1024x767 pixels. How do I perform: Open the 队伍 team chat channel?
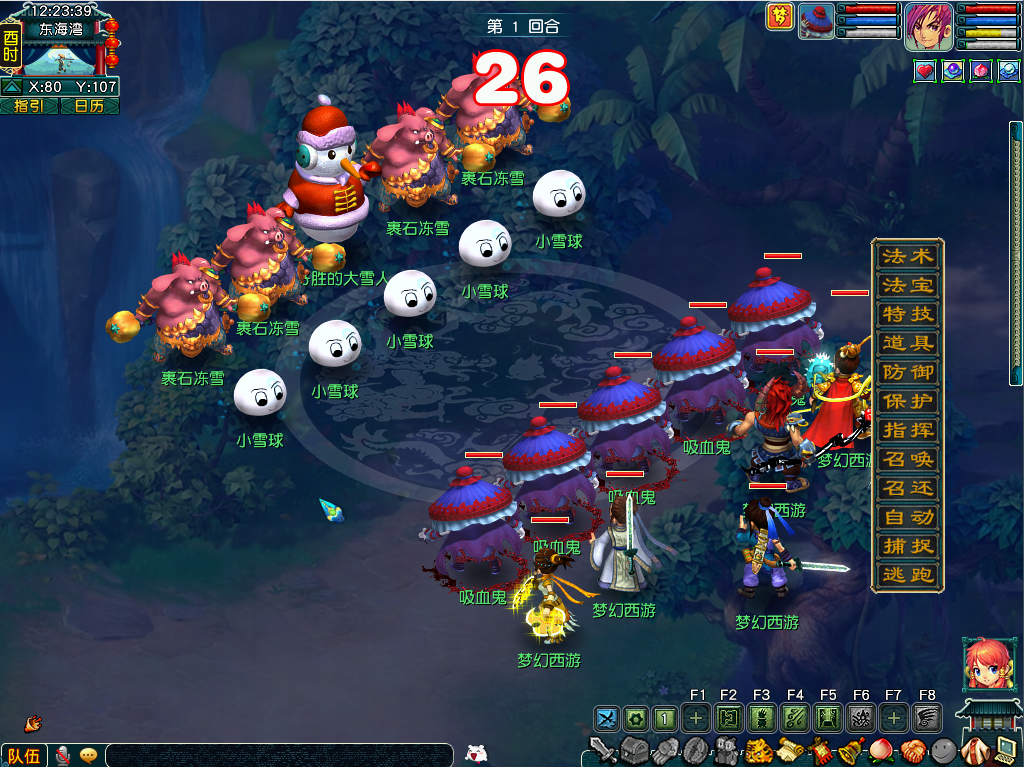(x=23, y=755)
